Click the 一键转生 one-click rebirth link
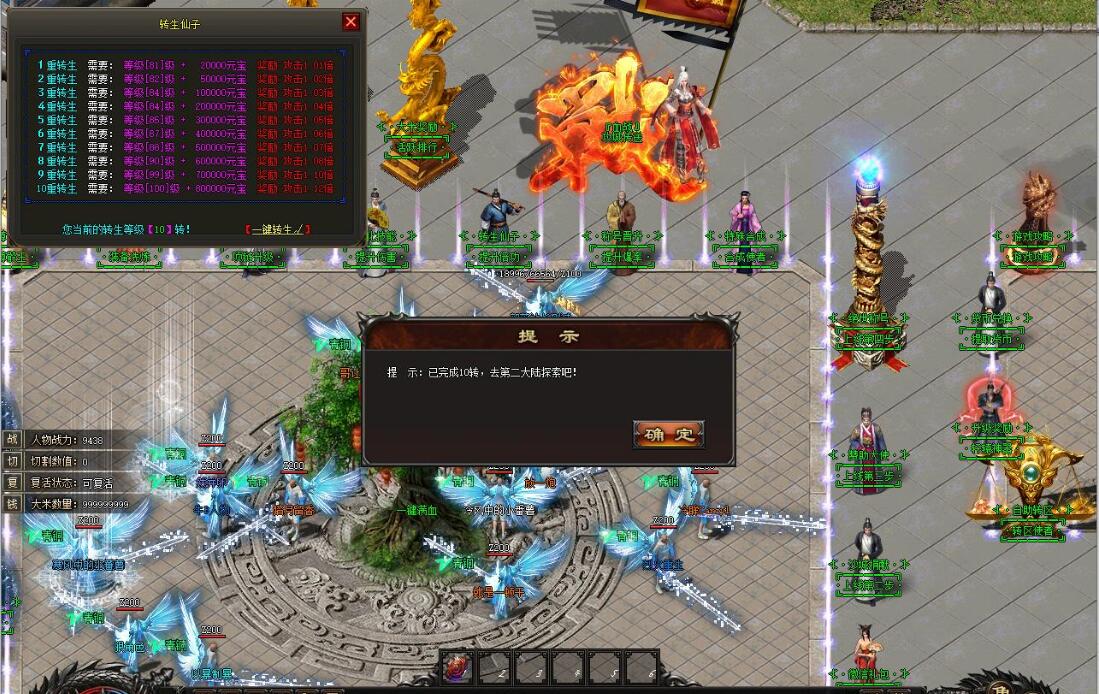Screen dimensions: 1099x694 (277, 229)
